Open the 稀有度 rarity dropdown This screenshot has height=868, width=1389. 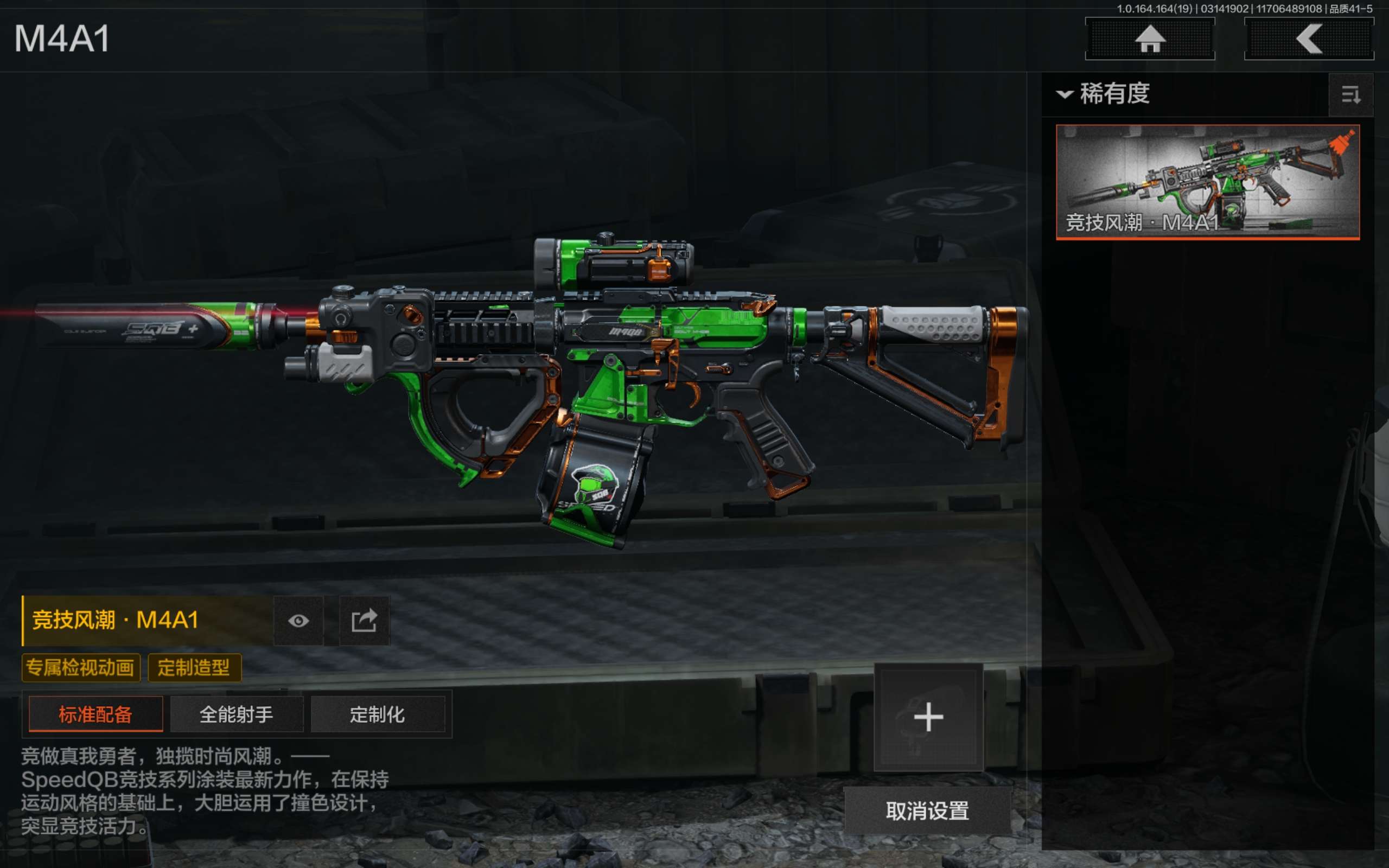[x=1104, y=93]
